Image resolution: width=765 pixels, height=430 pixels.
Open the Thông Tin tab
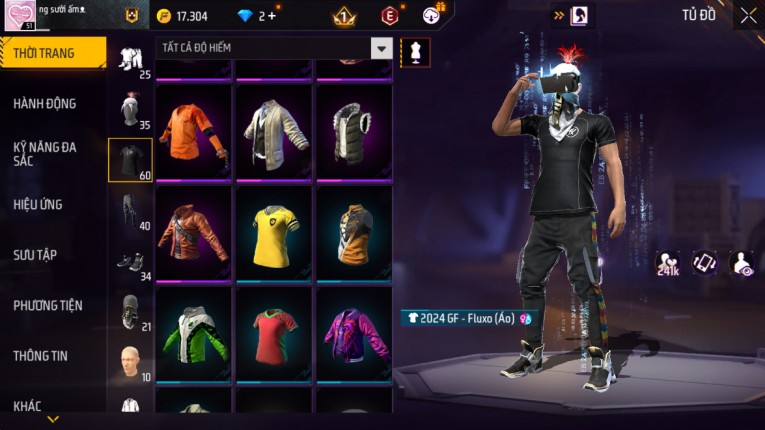(41, 355)
